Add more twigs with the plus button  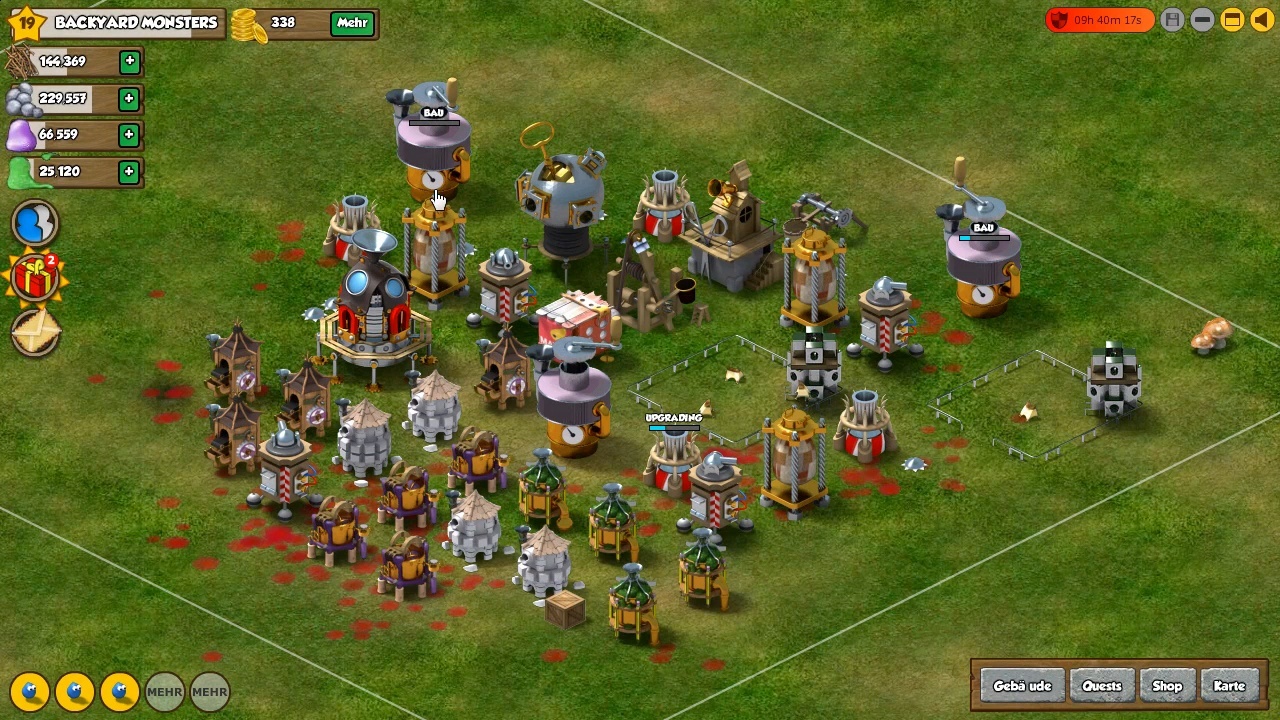coord(129,62)
